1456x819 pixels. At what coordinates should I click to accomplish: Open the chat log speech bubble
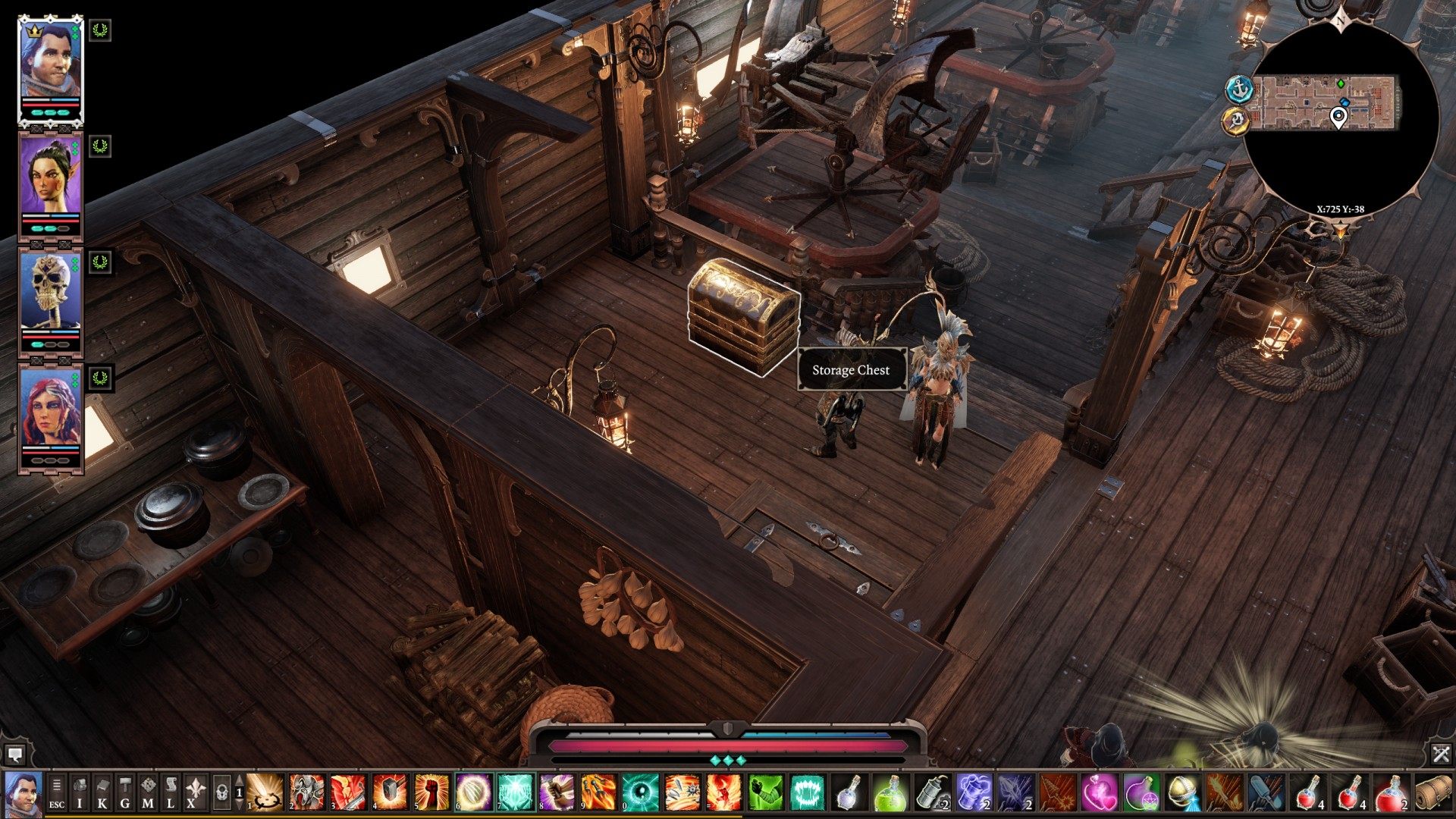(14, 754)
